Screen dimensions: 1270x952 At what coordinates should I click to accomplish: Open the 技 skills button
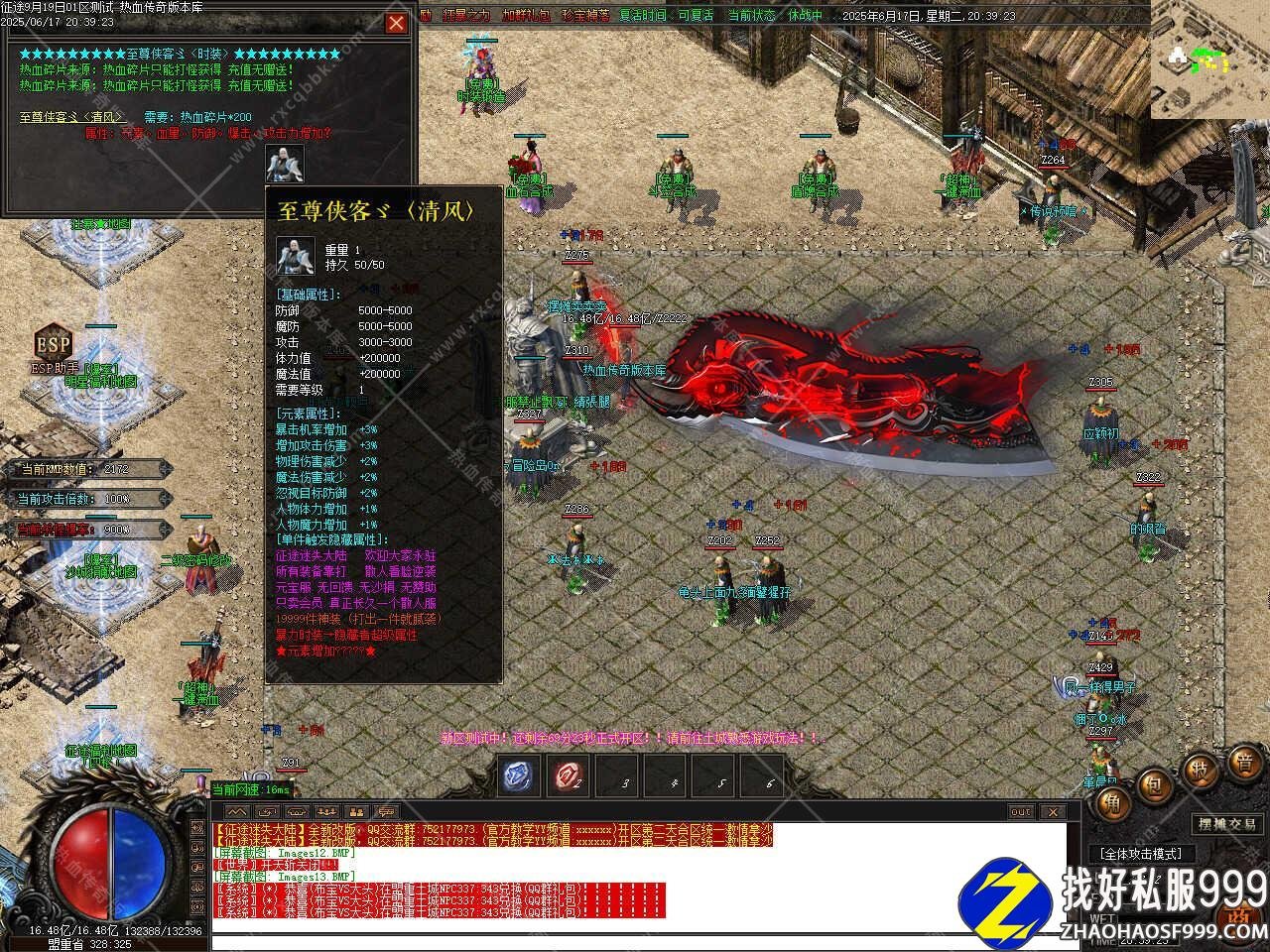pos(1200,771)
